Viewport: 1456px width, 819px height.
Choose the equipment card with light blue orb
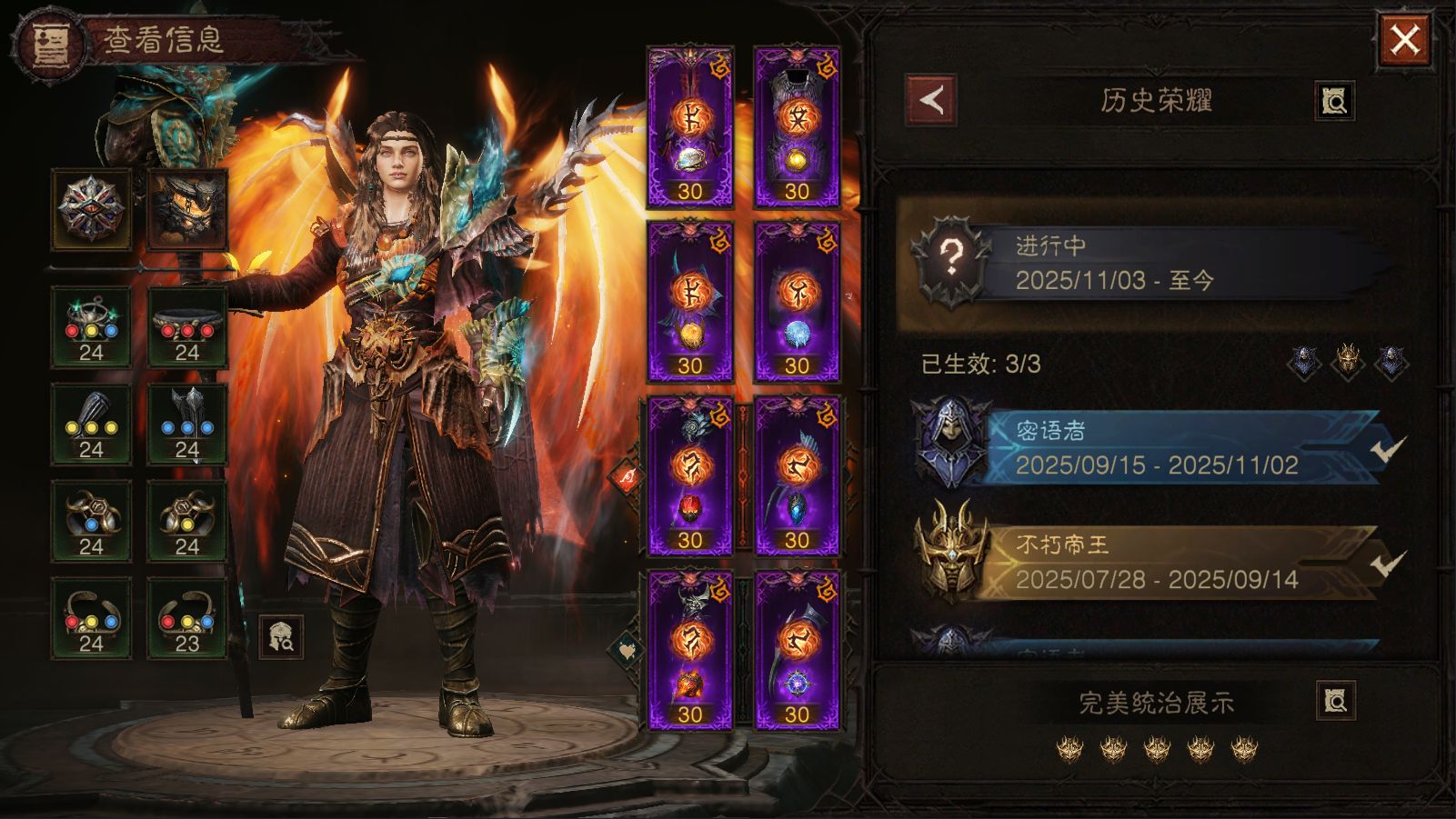point(797,302)
